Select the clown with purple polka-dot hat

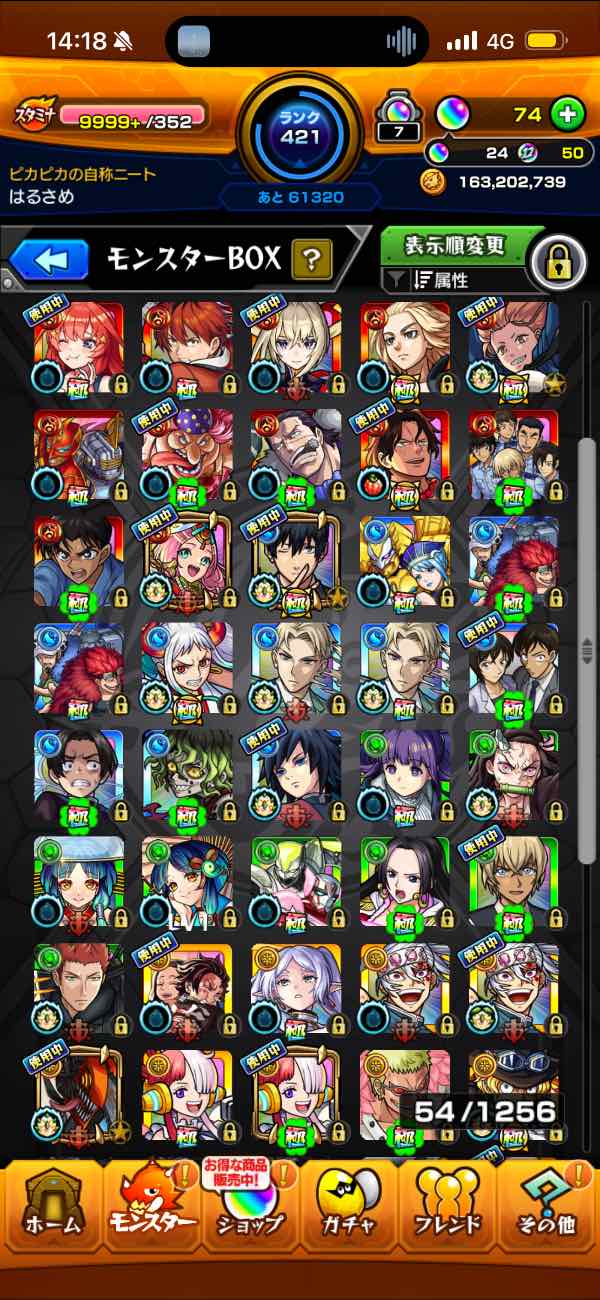188,454
